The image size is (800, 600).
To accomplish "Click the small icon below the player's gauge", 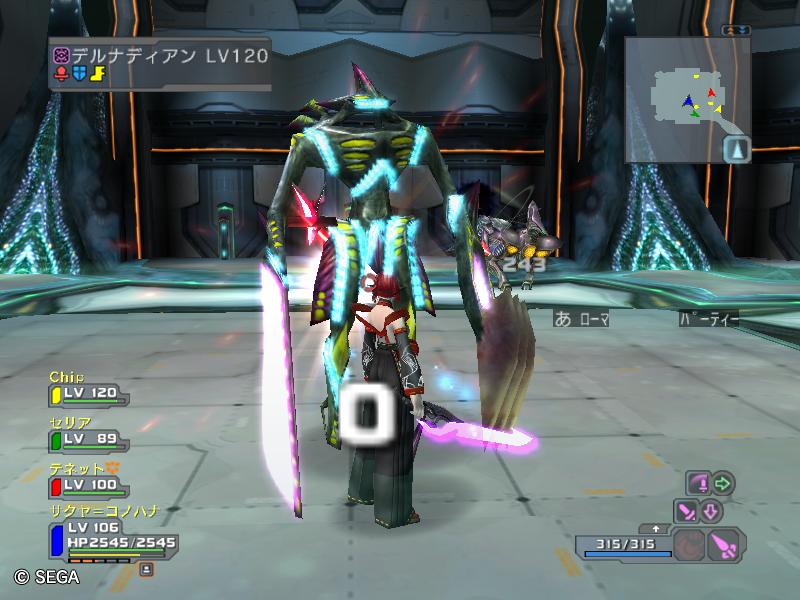I will pyautogui.click(x=146, y=568).
